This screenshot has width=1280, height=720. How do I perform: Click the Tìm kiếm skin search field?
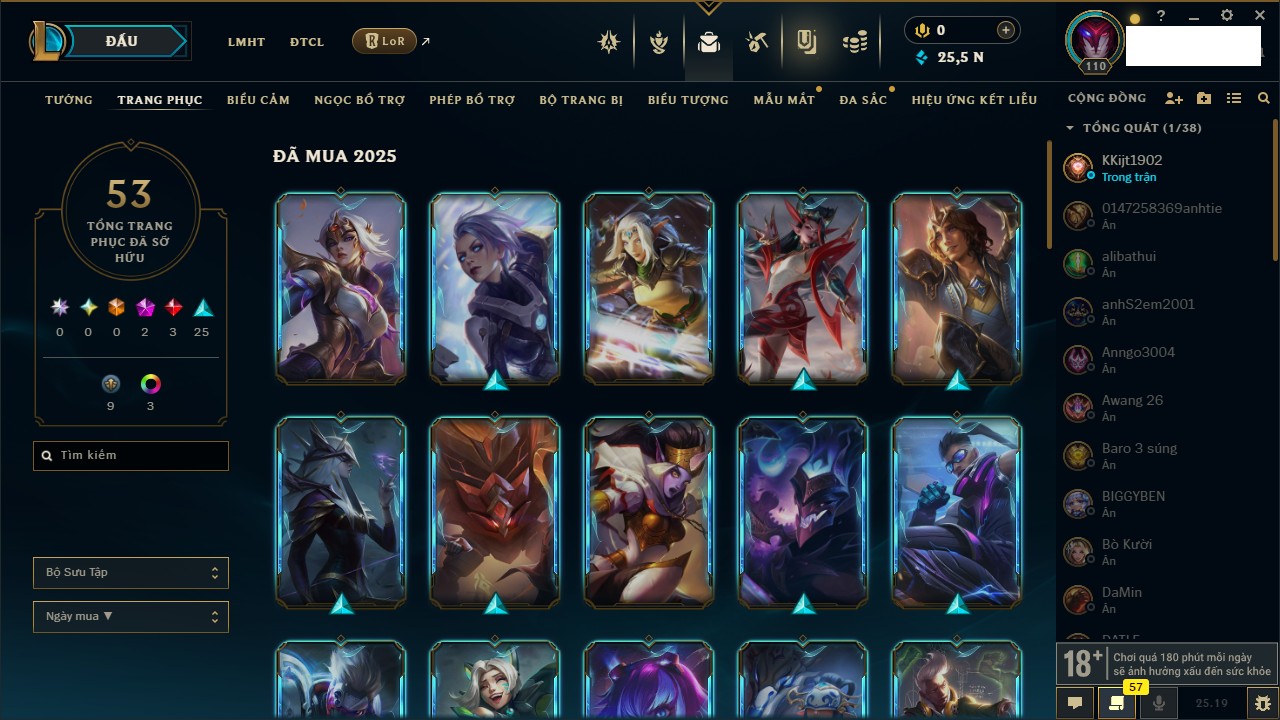point(131,456)
